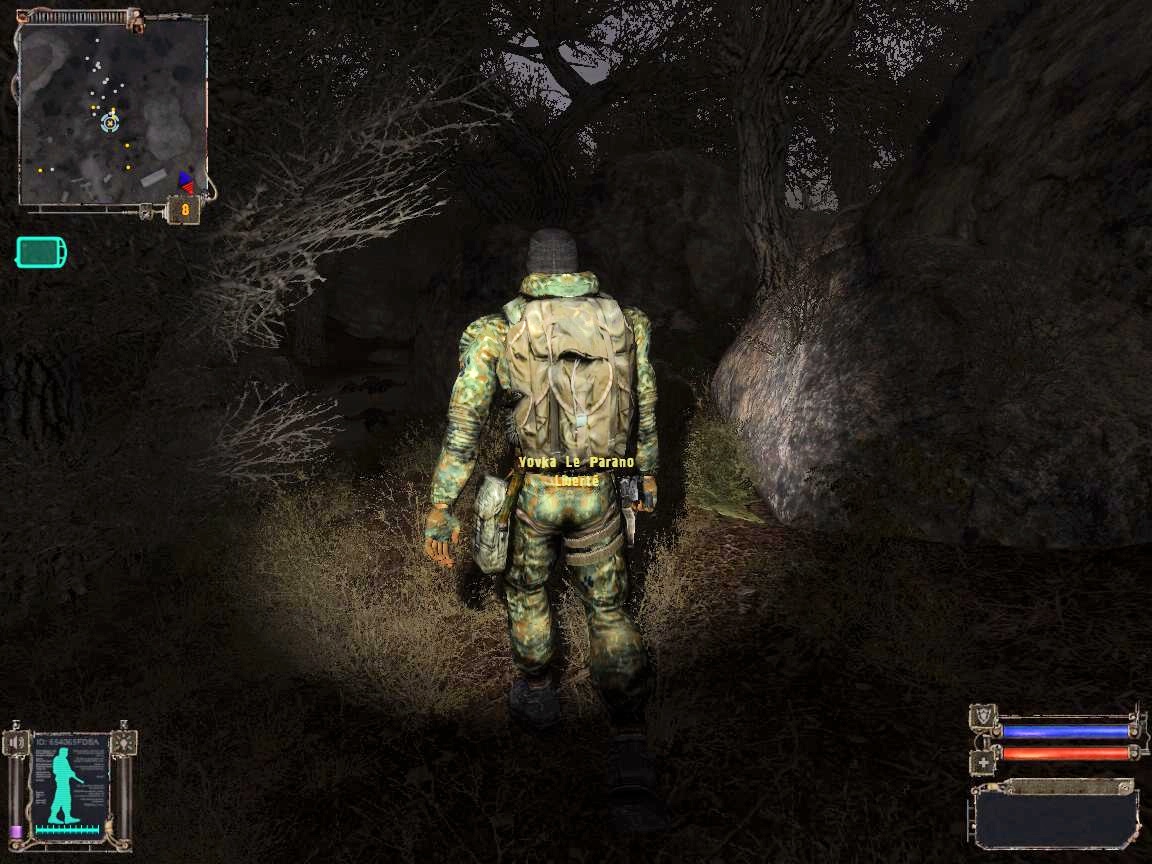Click the medical cross health icon
This screenshot has height=864, width=1152.
click(982, 761)
